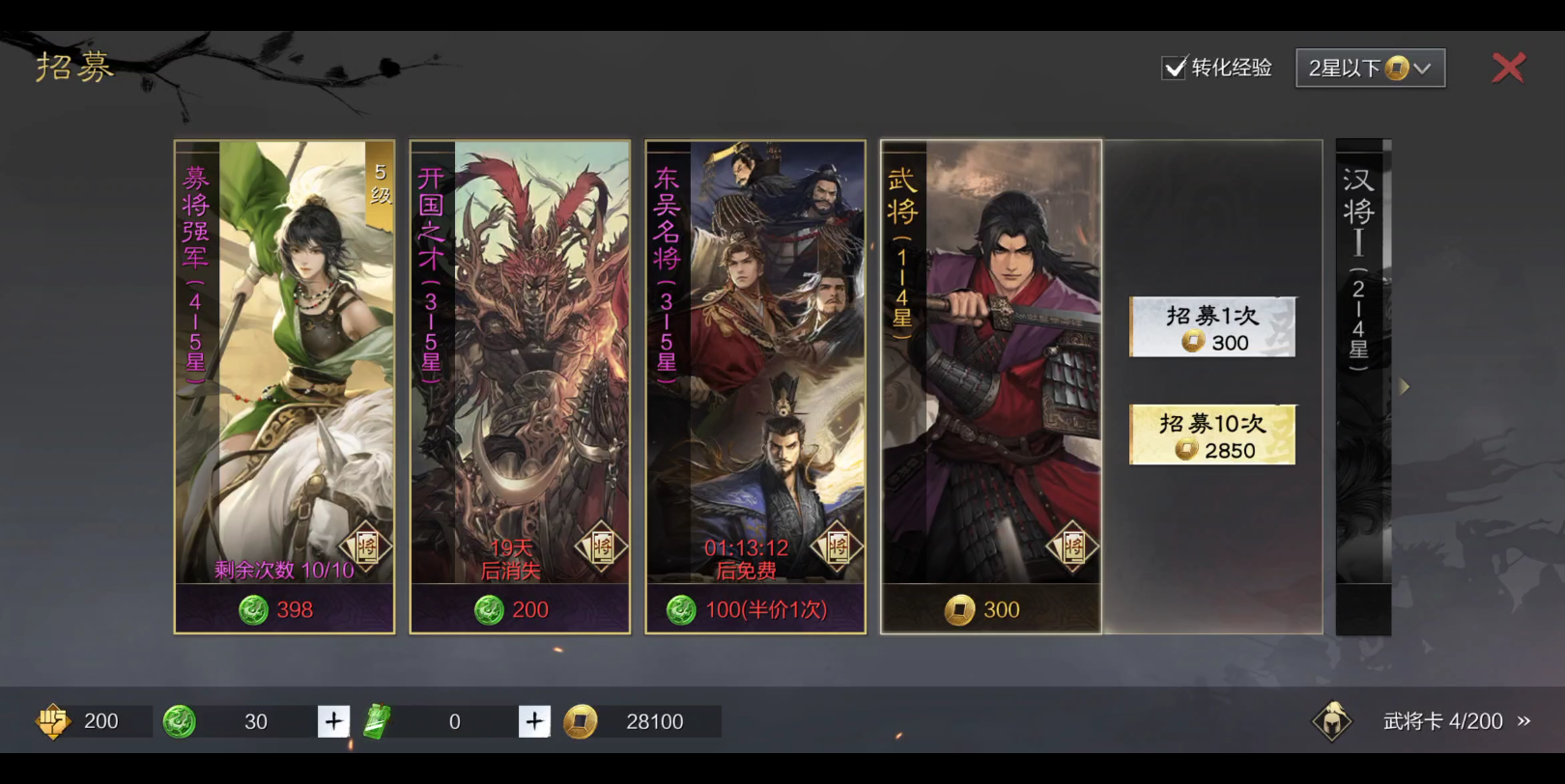The image size is (1565, 784).
Task: Recruit once with 招募1次 for 300
Action: click(1212, 328)
